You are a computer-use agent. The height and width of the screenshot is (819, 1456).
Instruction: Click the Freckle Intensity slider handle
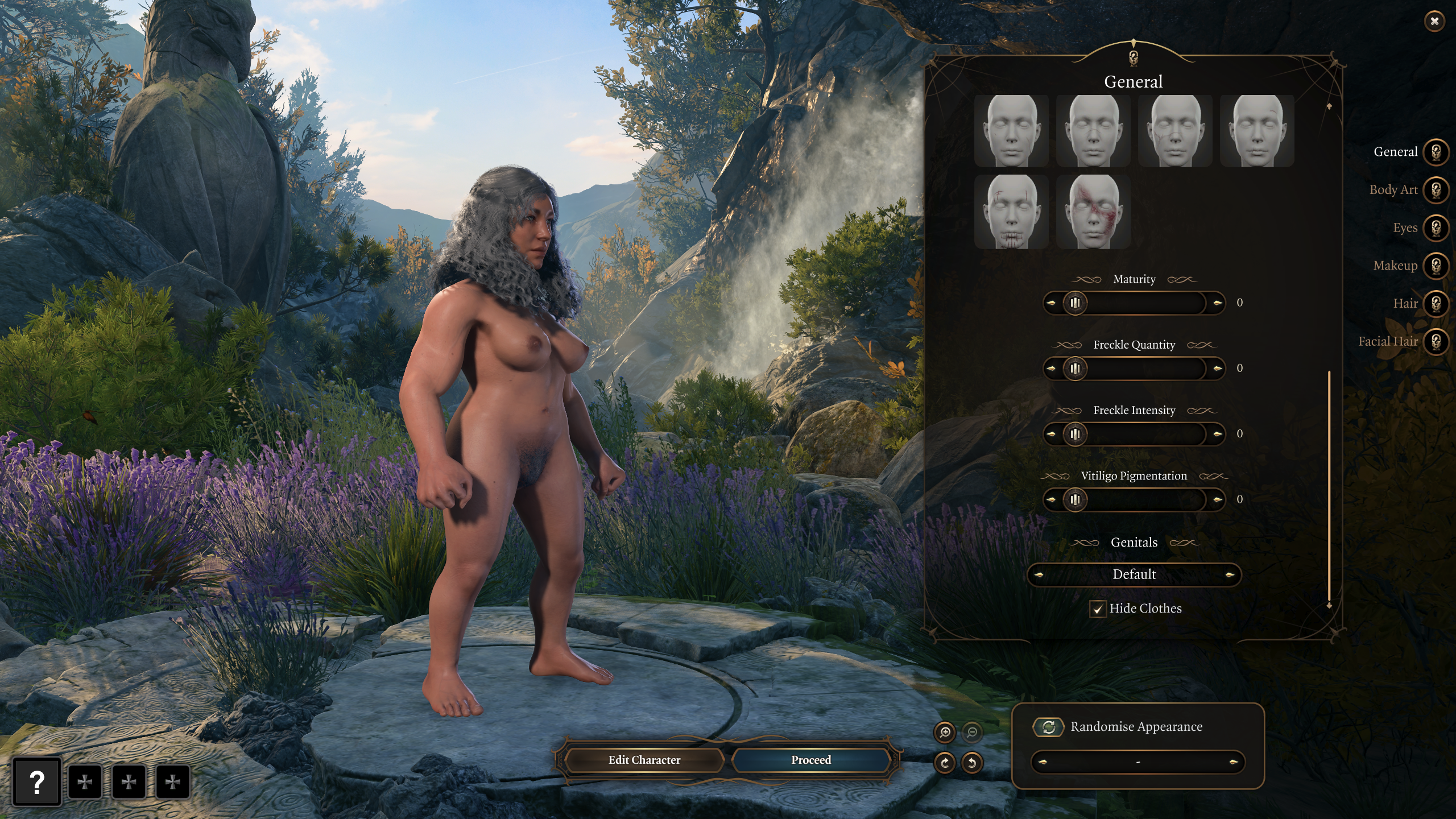click(1075, 435)
